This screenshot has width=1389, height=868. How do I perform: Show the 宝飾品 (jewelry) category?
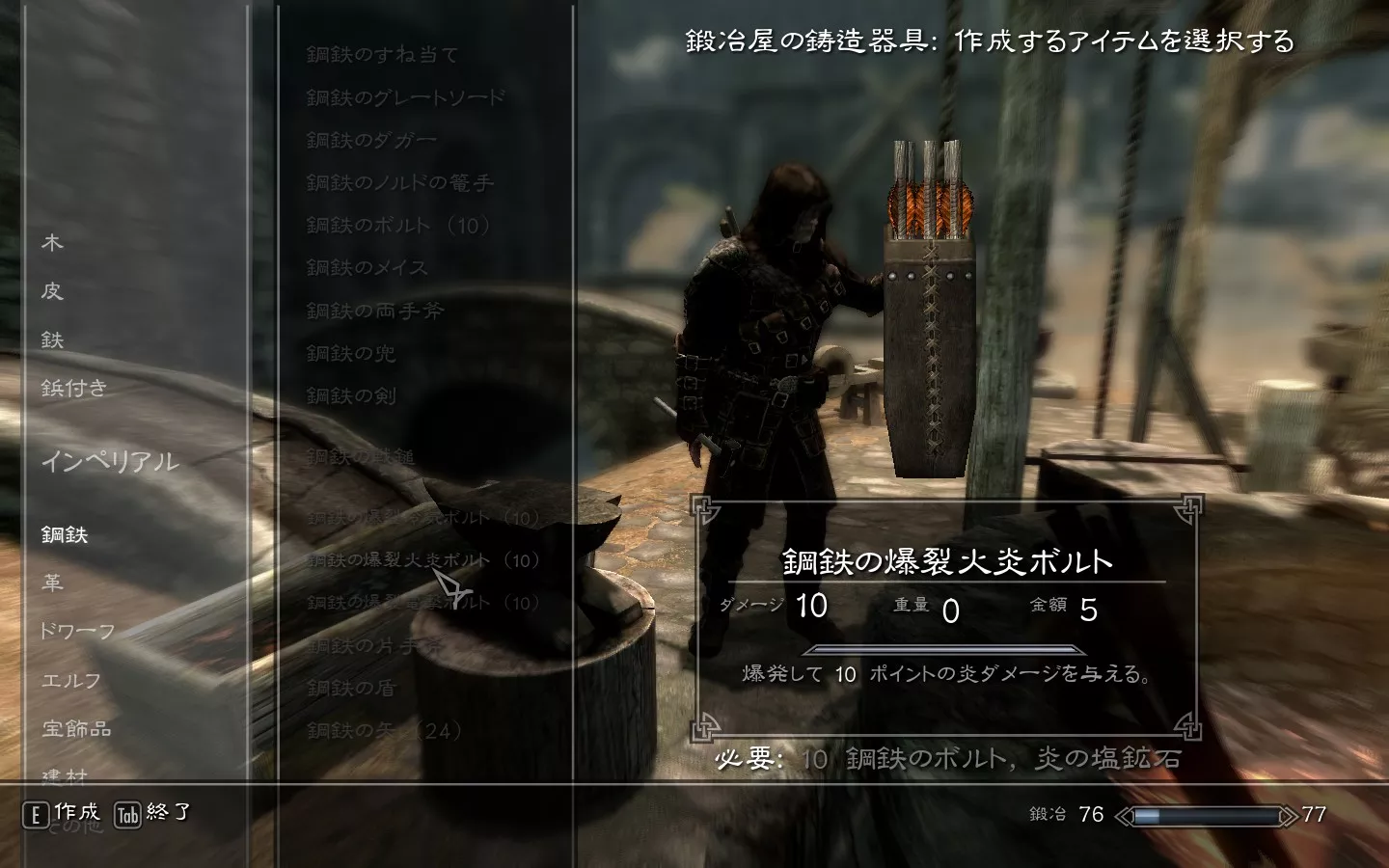coord(76,728)
